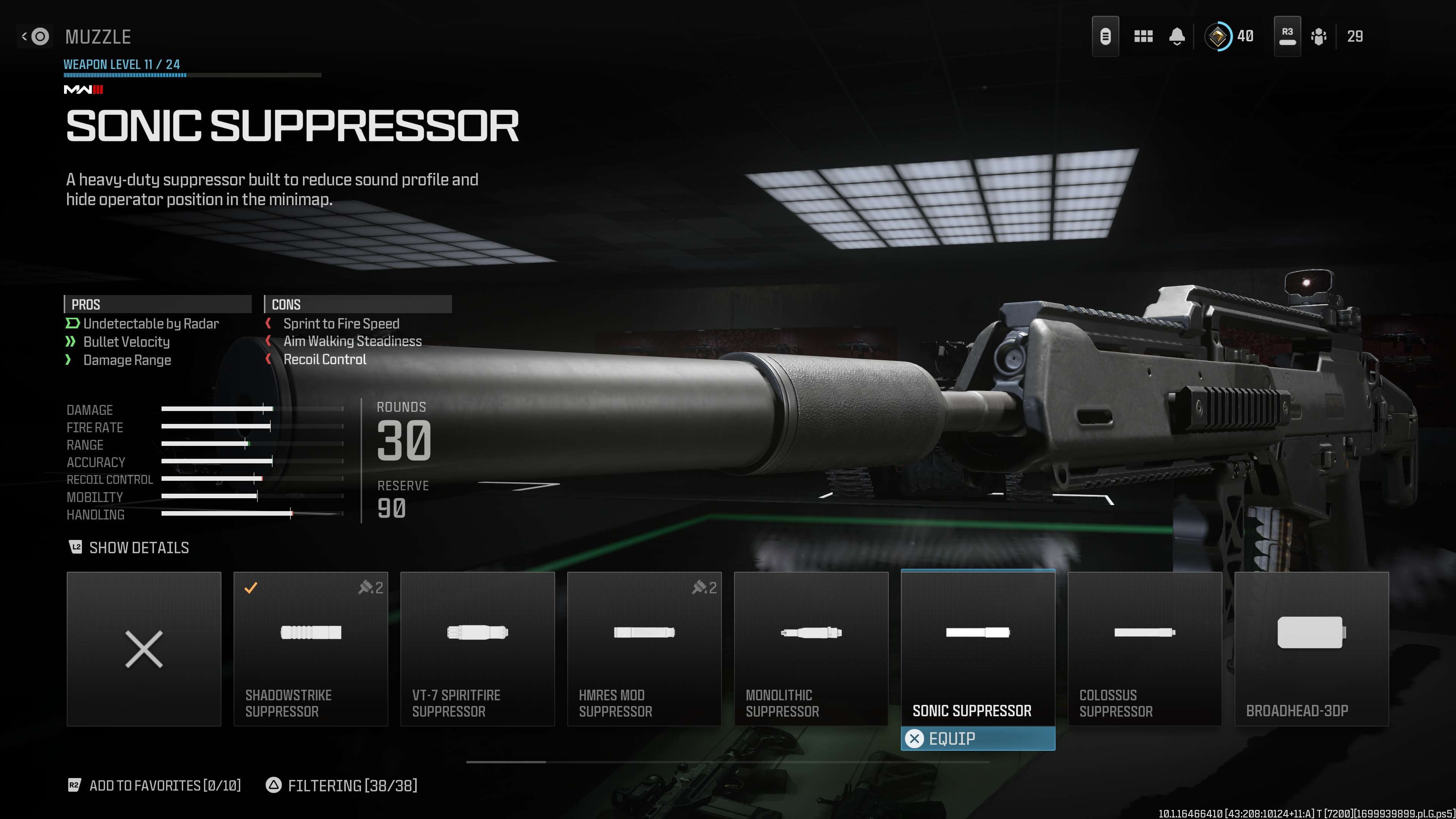Pick the HMRES Mod Suppressor
Image resolution: width=1456 pixels, height=819 pixels.
tap(644, 648)
